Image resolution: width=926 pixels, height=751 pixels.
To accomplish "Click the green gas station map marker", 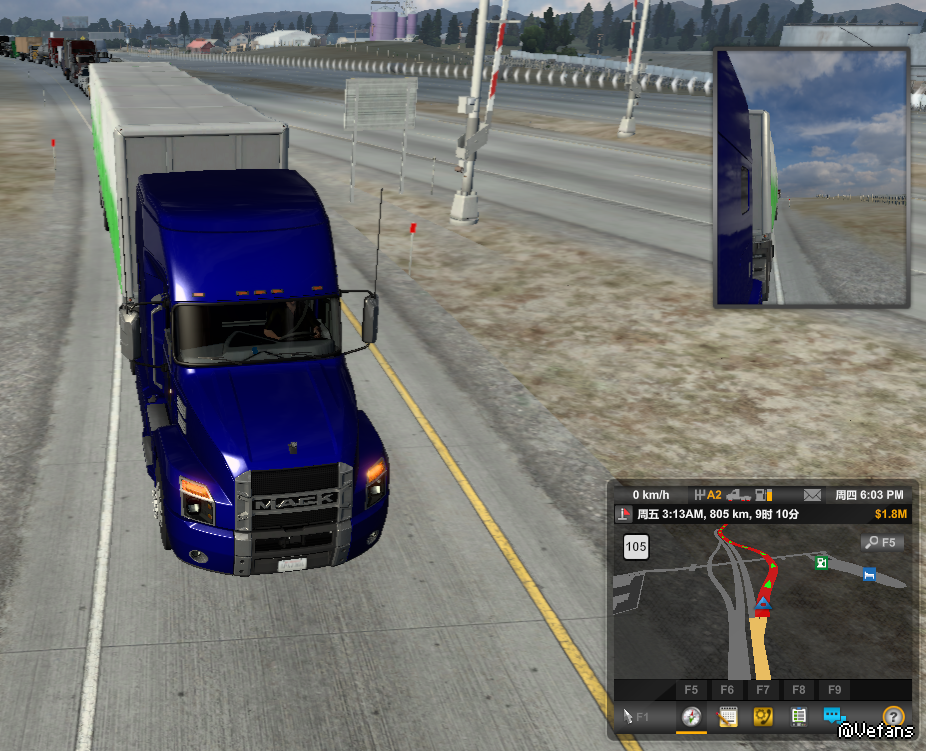I will click(x=821, y=563).
